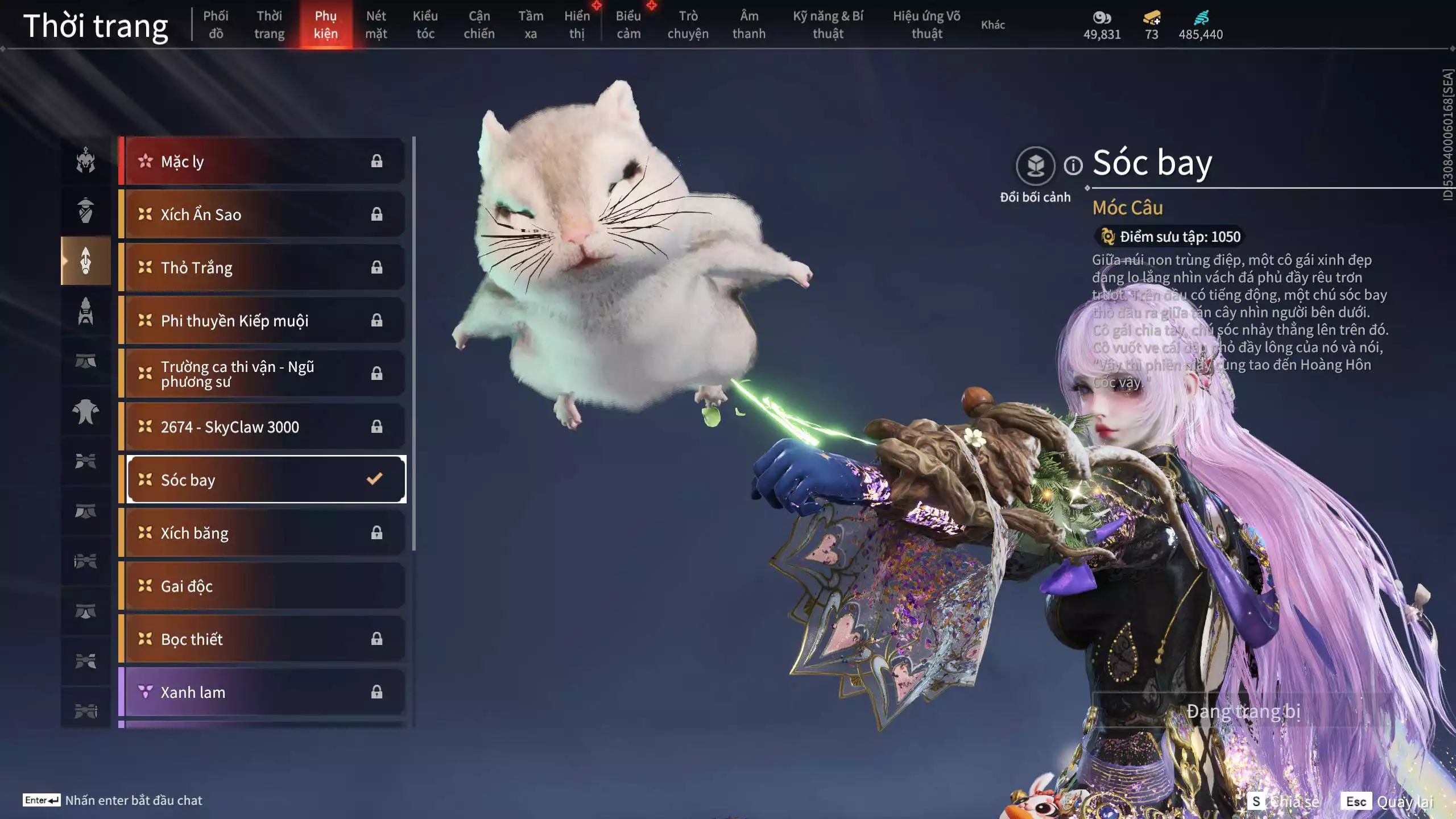Open the Nét mặt tab

pos(376,24)
